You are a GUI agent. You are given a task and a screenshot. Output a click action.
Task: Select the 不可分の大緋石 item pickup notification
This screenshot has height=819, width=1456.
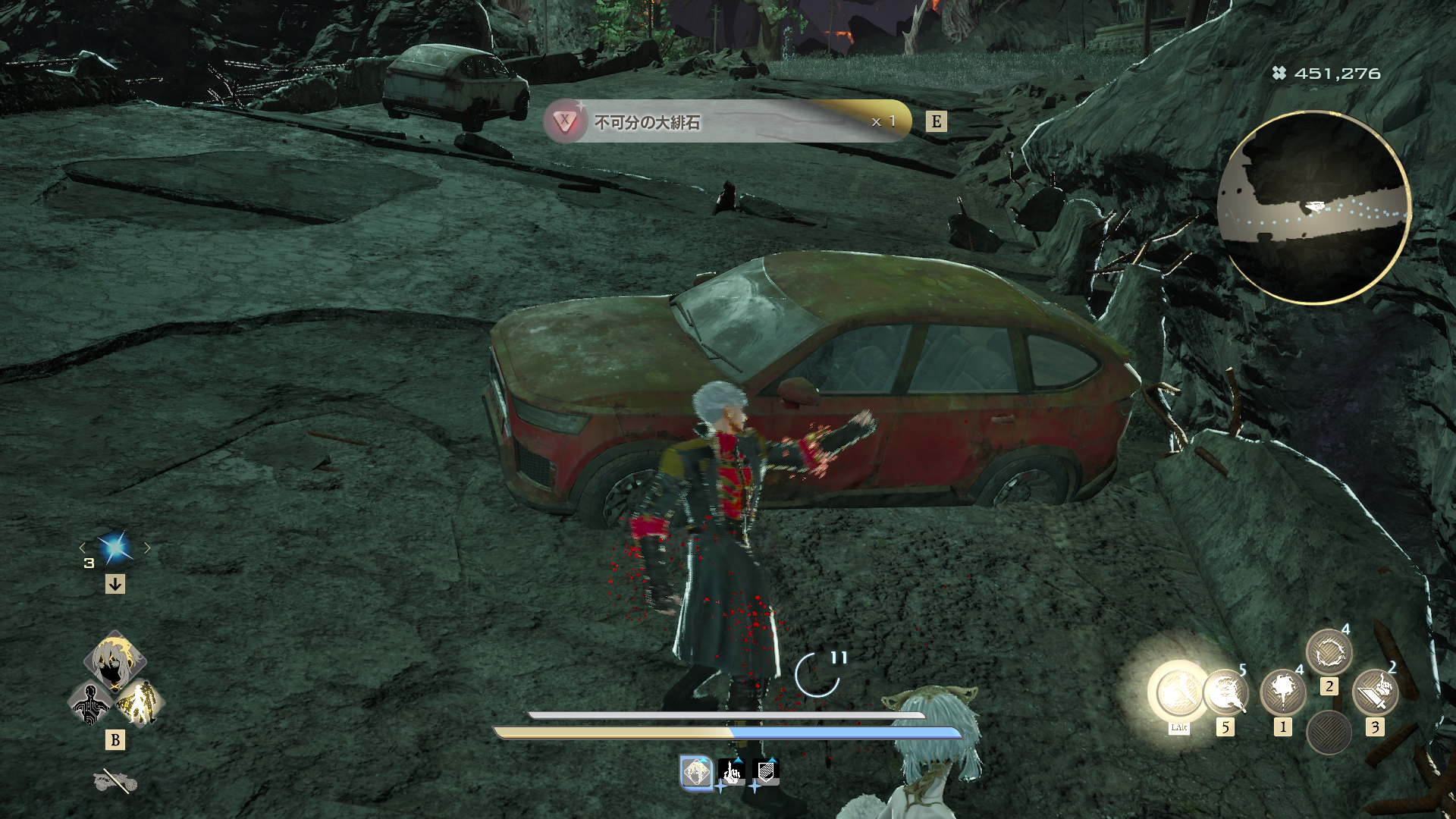tap(726, 121)
